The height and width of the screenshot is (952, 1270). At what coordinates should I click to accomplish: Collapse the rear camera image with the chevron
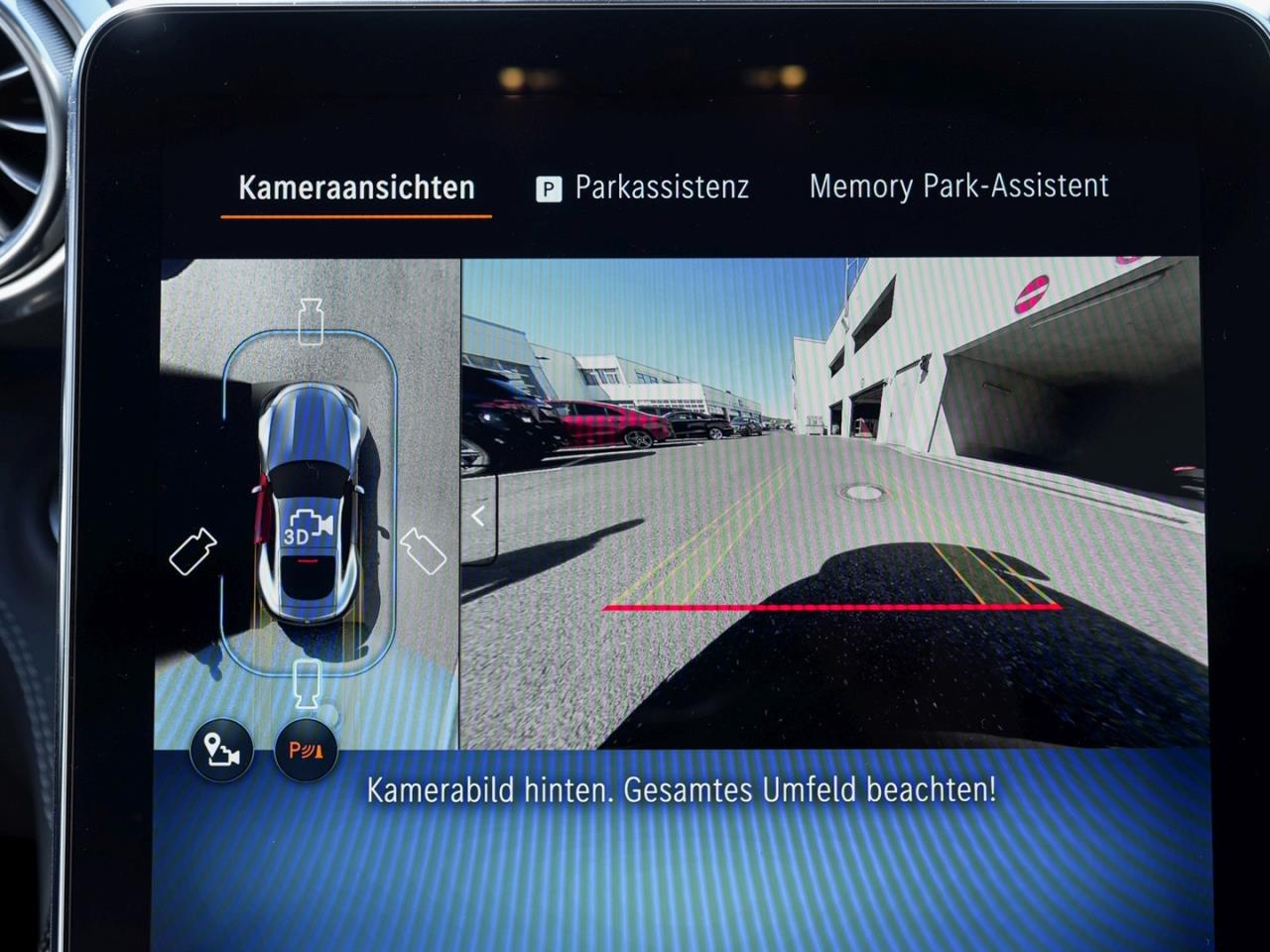click(479, 514)
